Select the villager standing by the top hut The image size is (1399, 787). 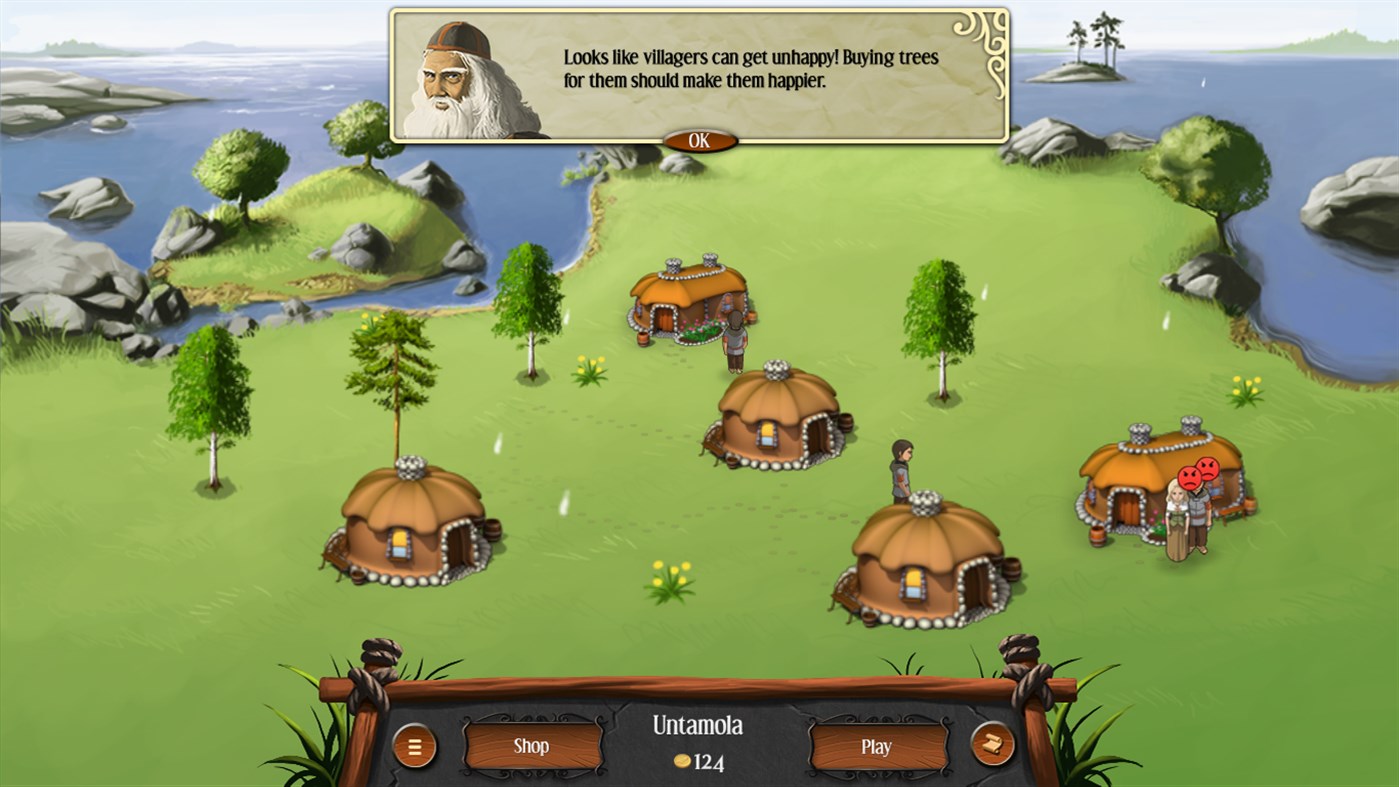click(x=733, y=337)
